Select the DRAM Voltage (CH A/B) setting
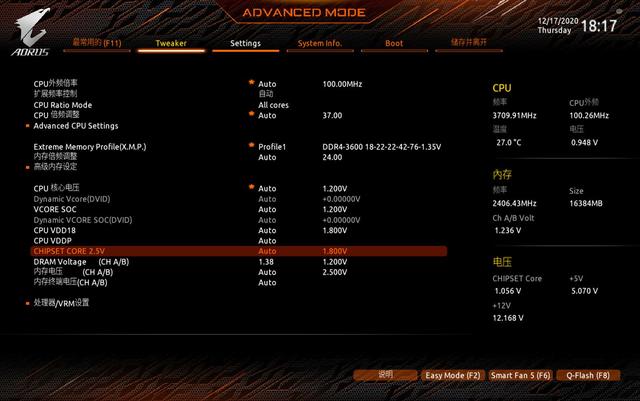 (80, 261)
